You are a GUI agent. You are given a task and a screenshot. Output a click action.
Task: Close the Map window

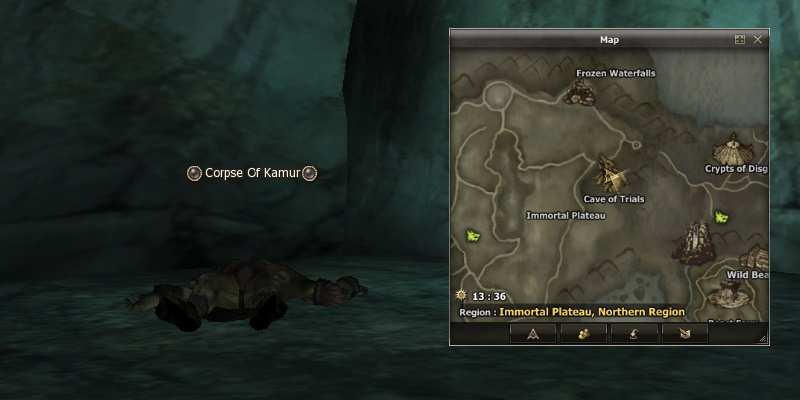[x=758, y=39]
